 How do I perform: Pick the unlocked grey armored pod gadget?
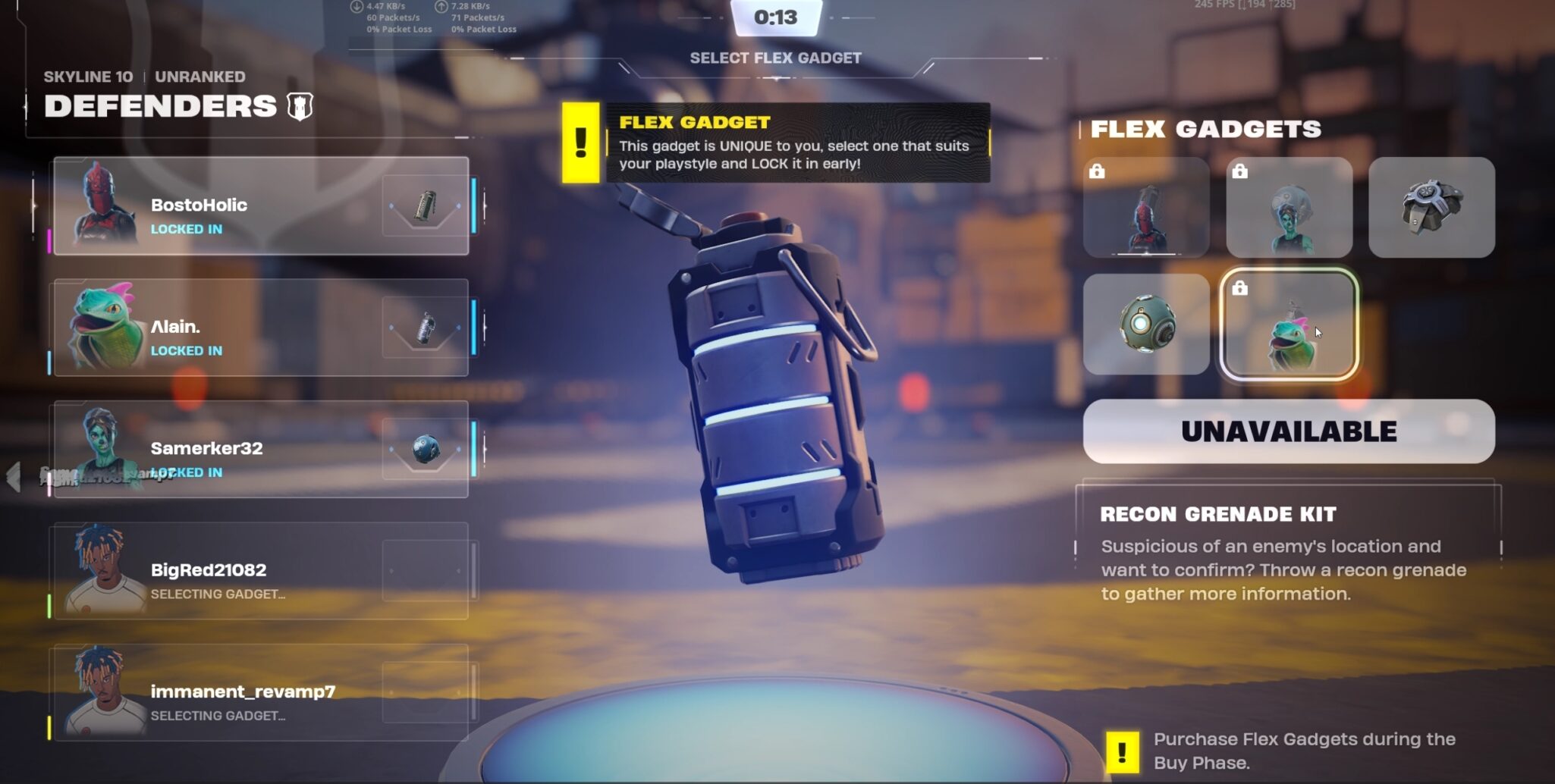[x=1431, y=208]
